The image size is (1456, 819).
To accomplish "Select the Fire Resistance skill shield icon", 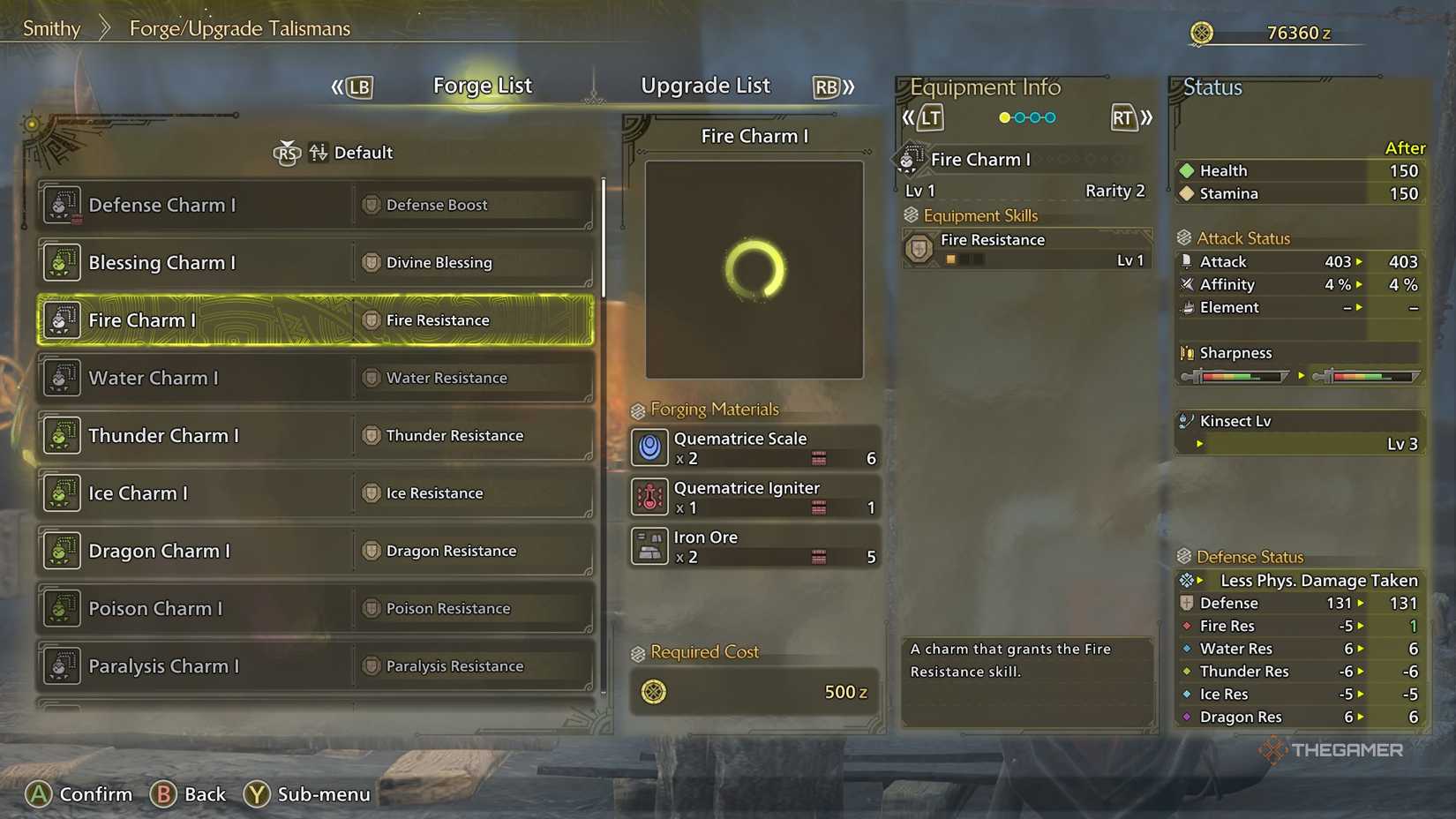I will [918, 248].
